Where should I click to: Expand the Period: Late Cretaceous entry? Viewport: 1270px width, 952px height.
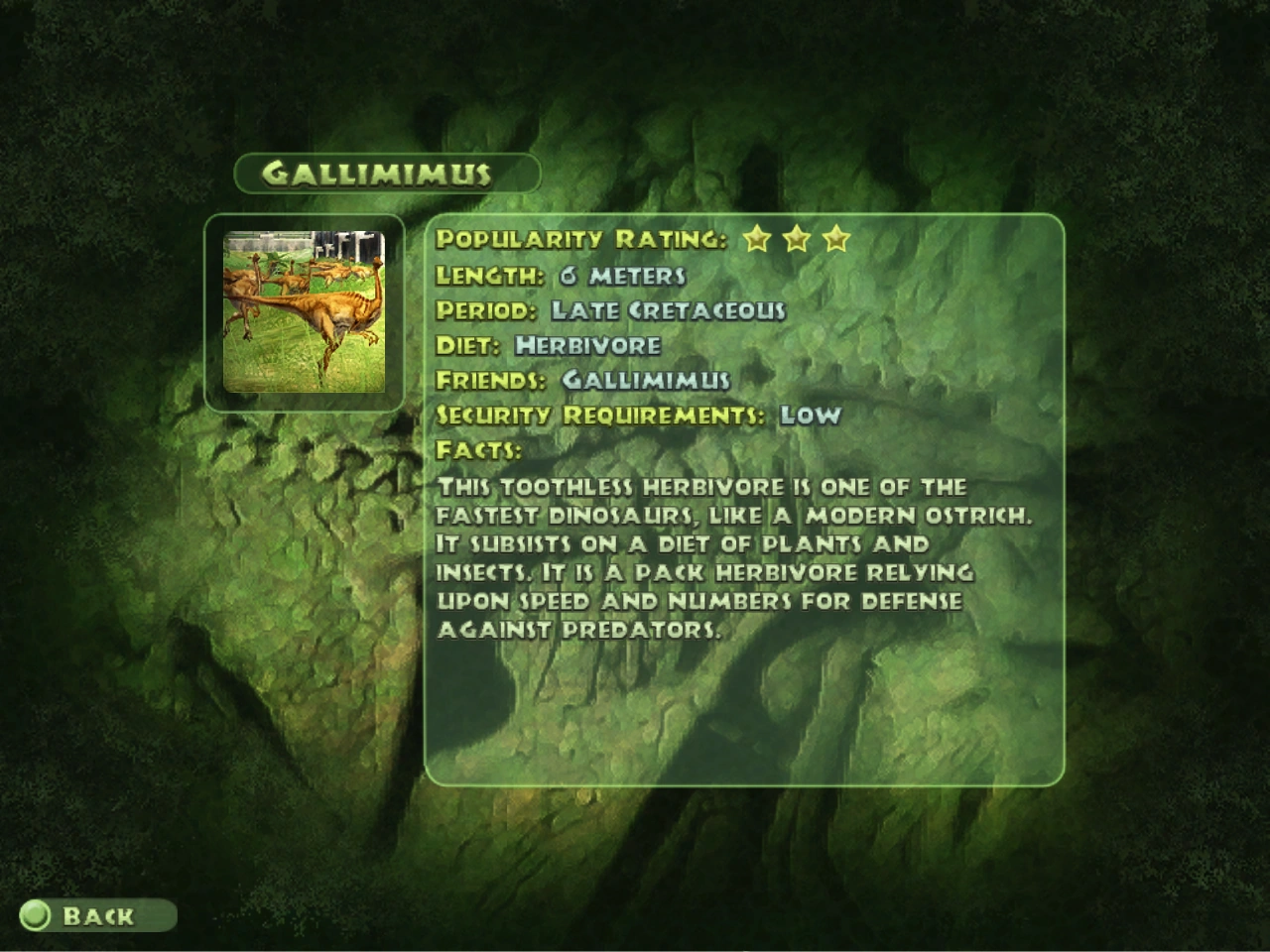611,309
